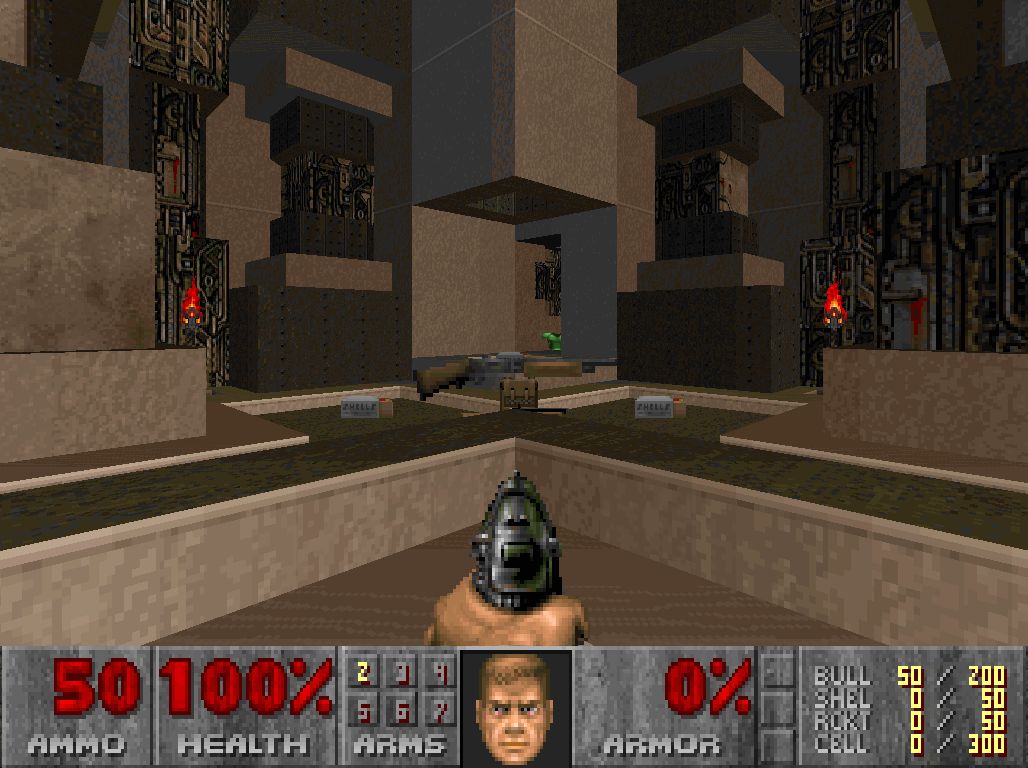Screen dimensions: 1028x768
Task: Select weapon slot 2 in Arms panel
Action: (363, 673)
